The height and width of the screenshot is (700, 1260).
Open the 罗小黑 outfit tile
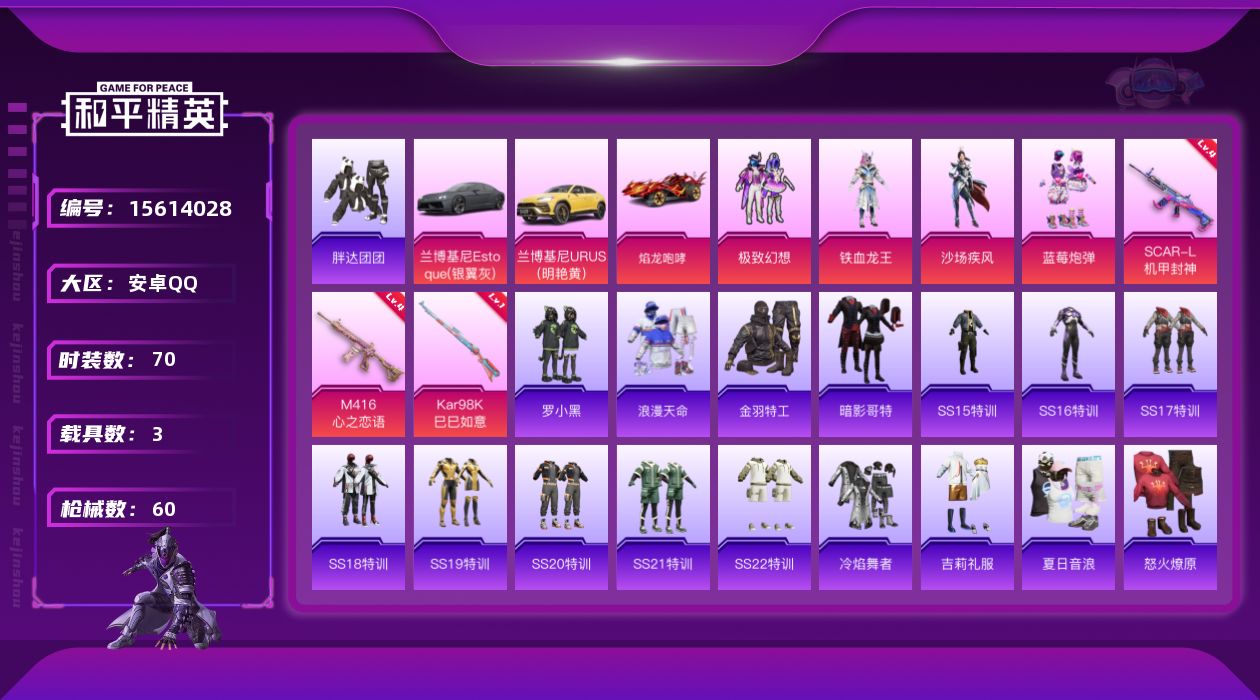click(x=561, y=364)
